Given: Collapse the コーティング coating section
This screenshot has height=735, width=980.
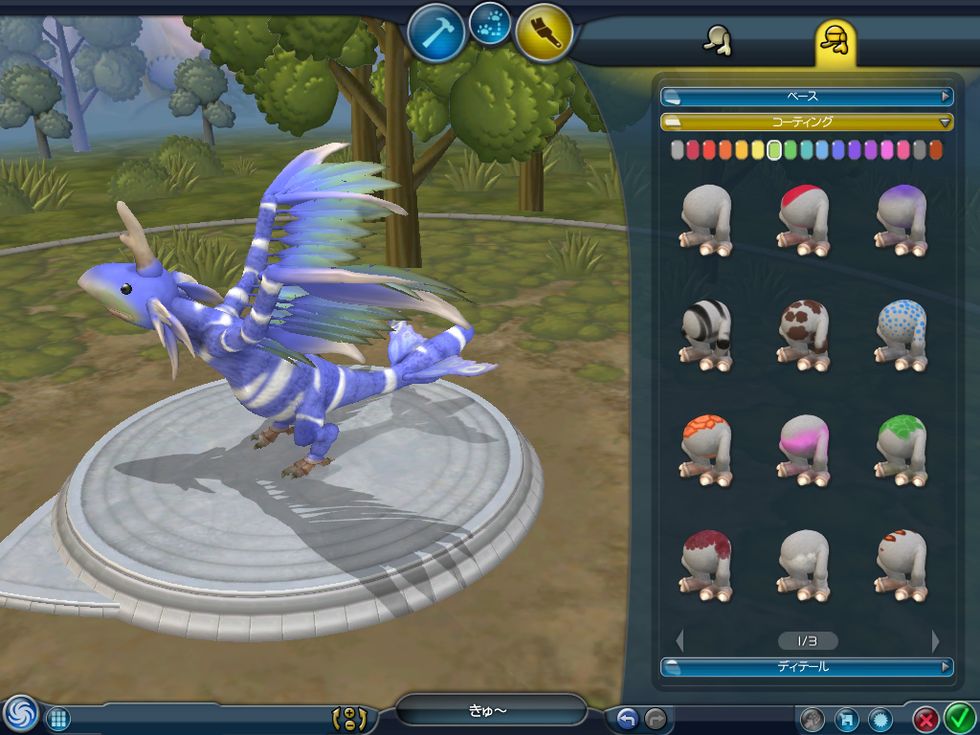Looking at the screenshot, I should click(x=806, y=122).
